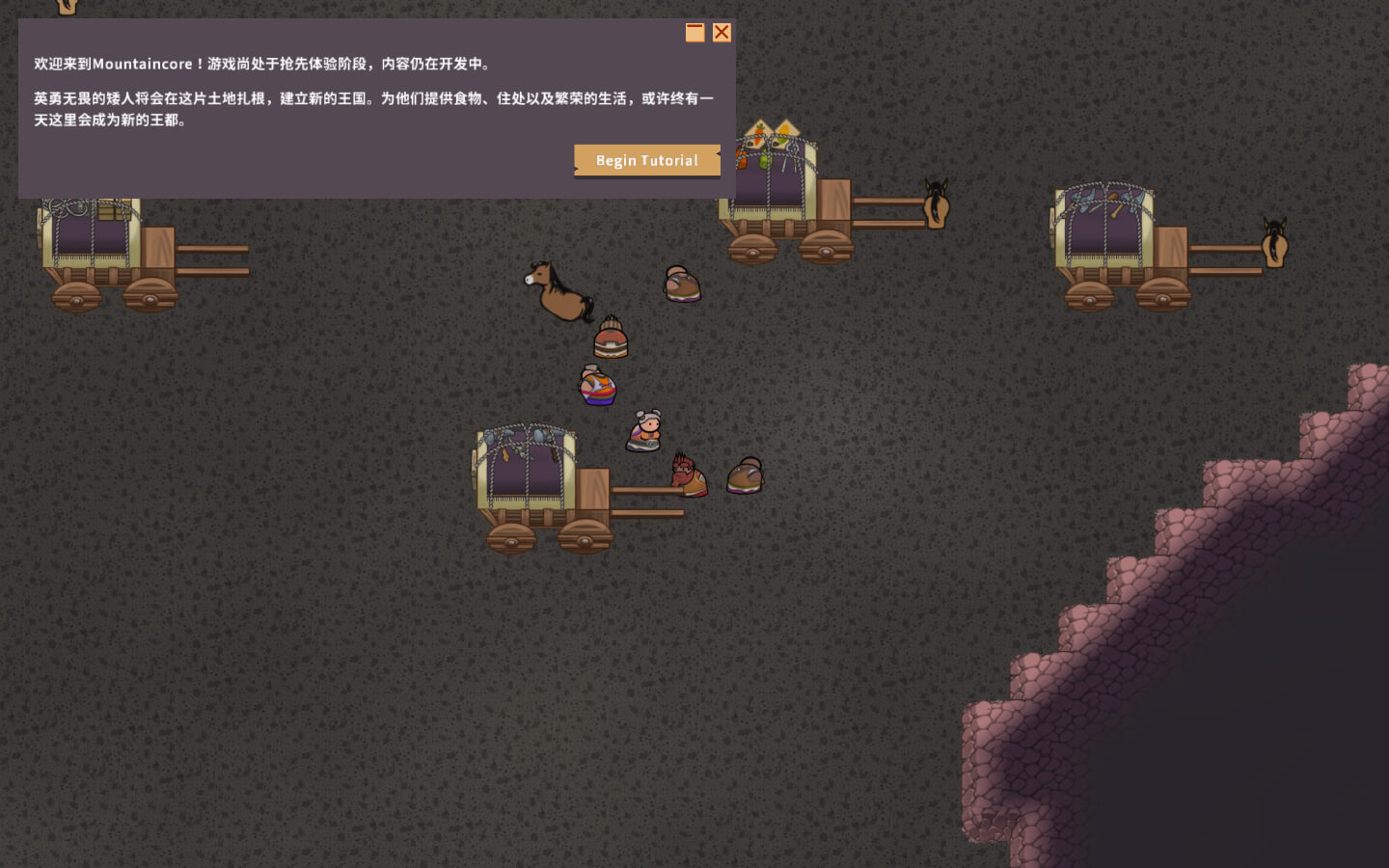
Task: Start the tutorial with Begin Tutorial
Action: pos(646,160)
